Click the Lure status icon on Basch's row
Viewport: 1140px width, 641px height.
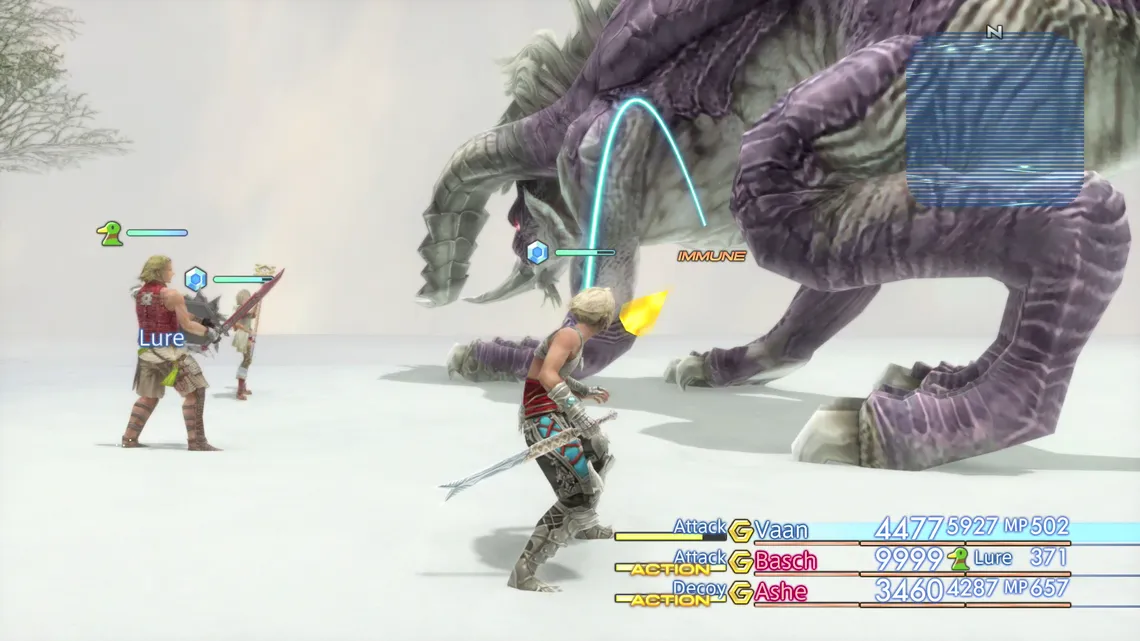(x=959, y=559)
